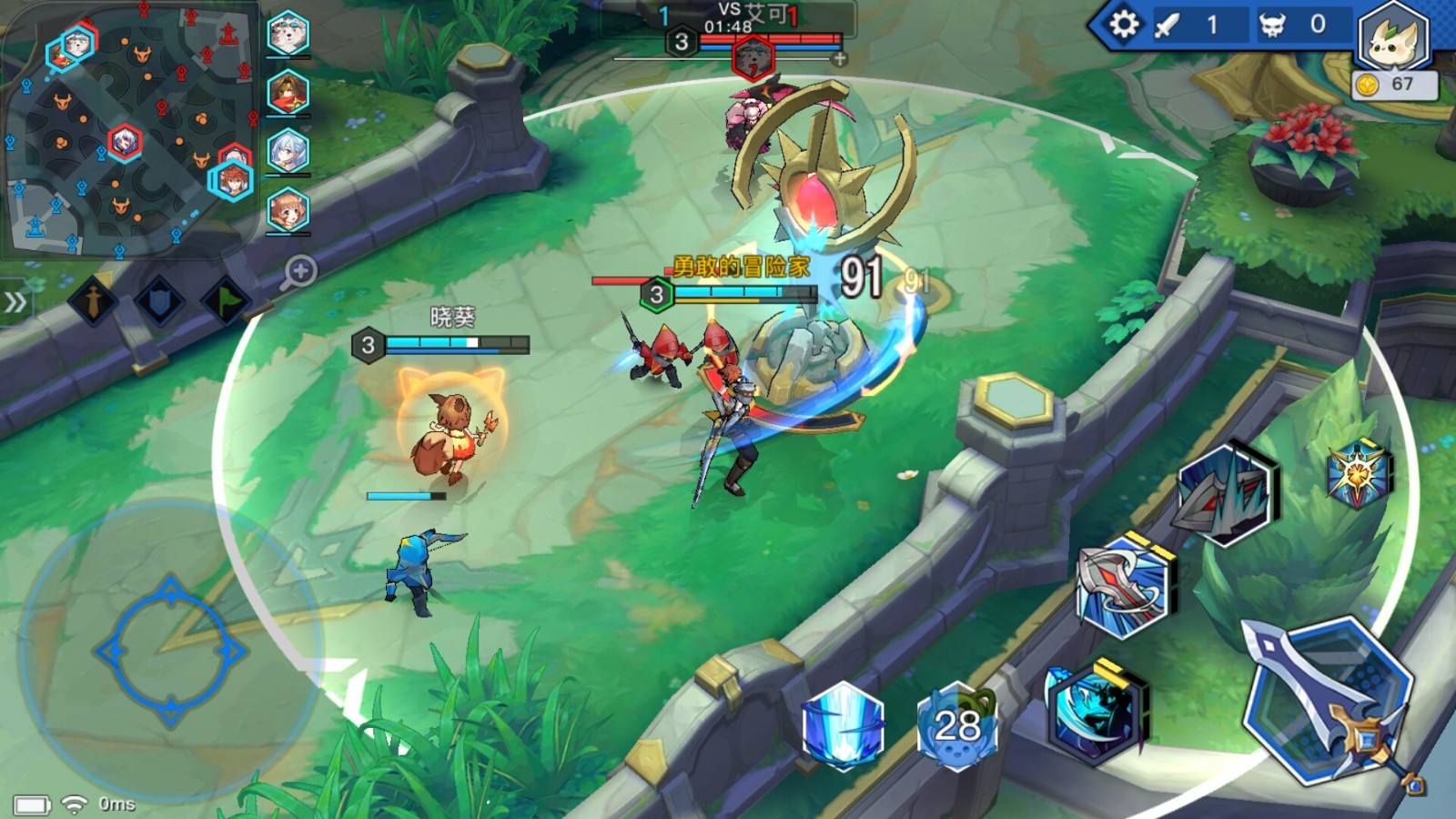The image size is (1456, 819).
Task: Send the green flag gather signal
Action: 227,301
